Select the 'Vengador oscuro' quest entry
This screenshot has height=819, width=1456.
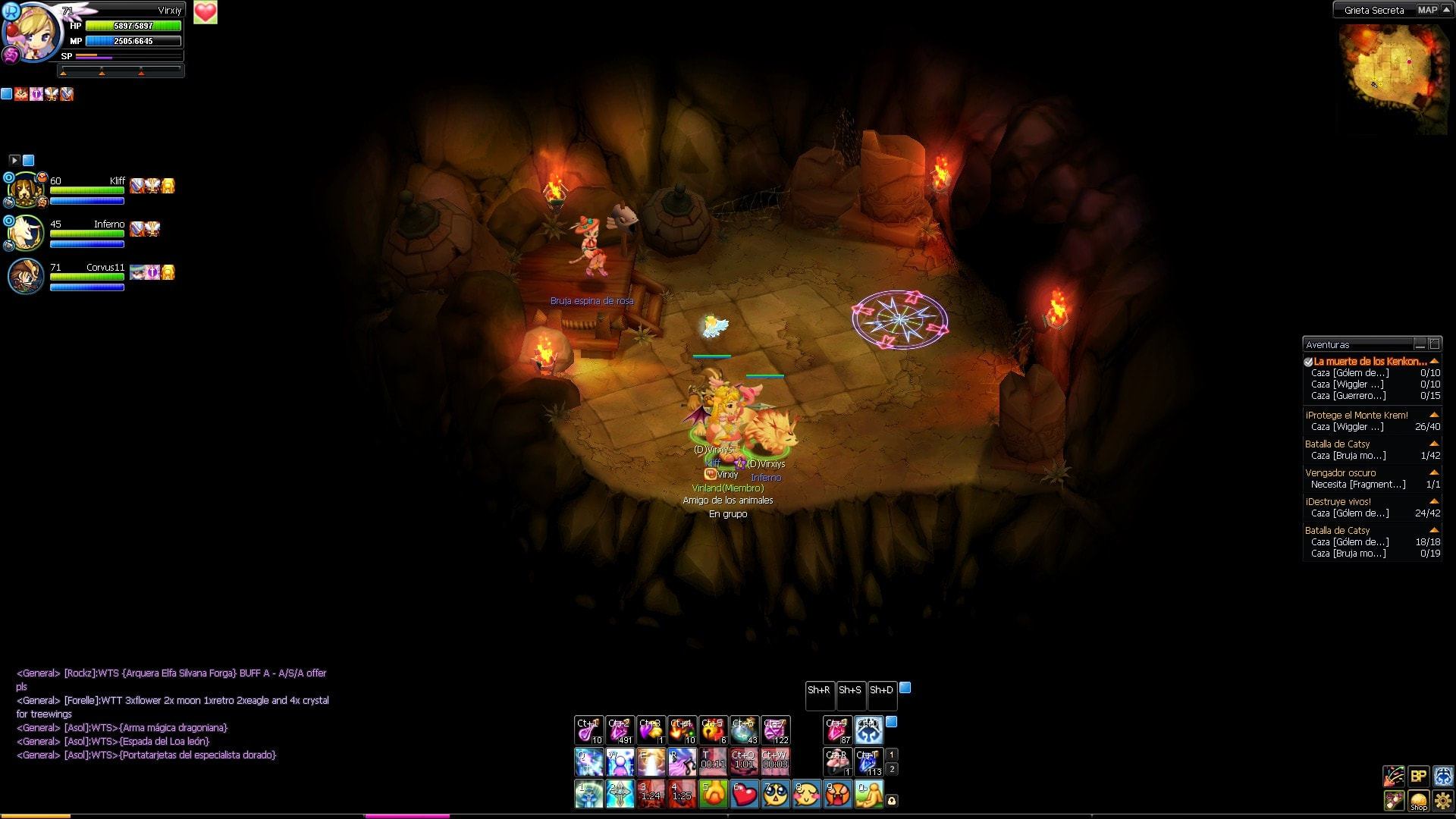pyautogui.click(x=1340, y=473)
